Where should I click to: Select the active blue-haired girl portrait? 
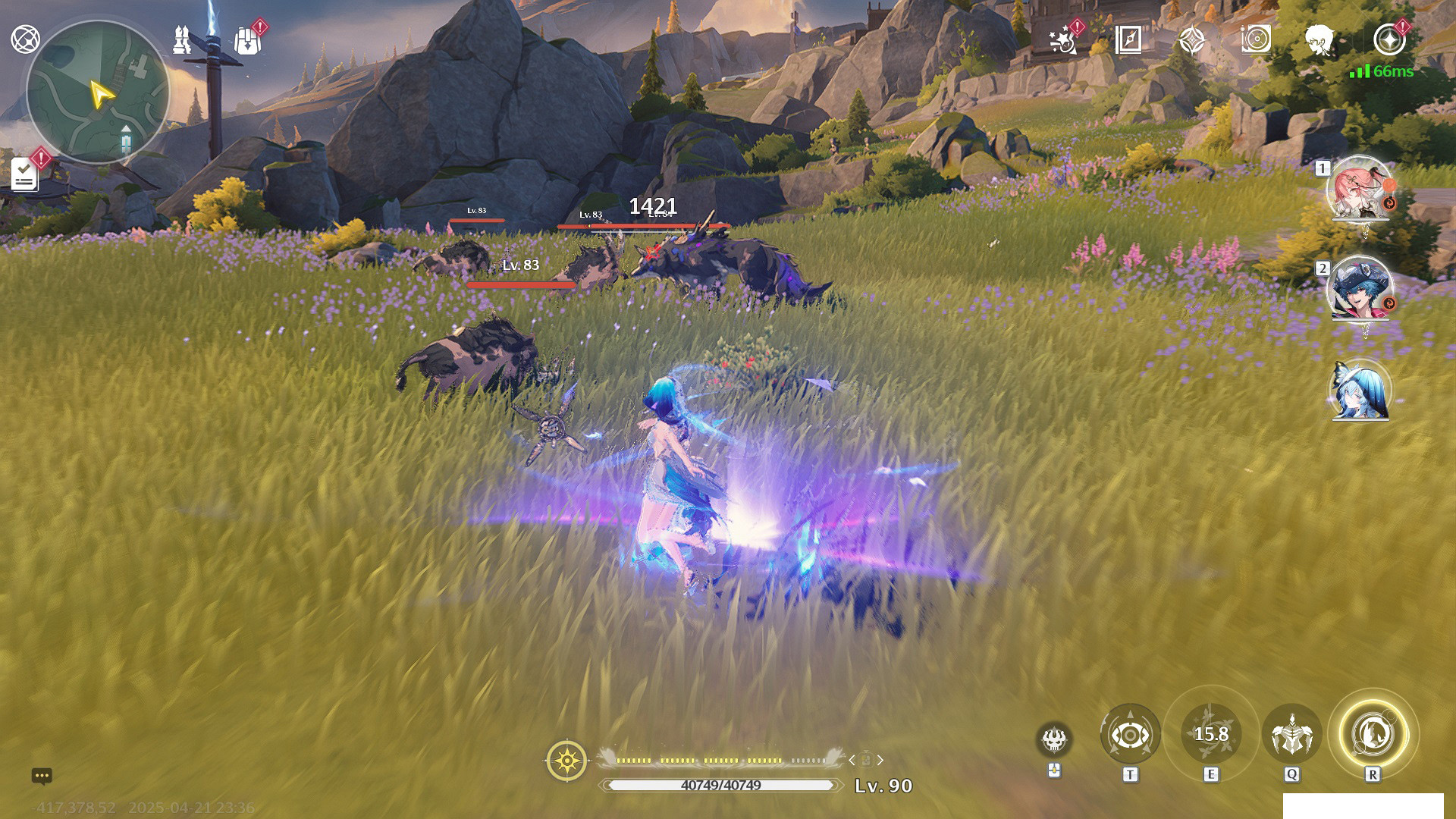tap(1360, 391)
